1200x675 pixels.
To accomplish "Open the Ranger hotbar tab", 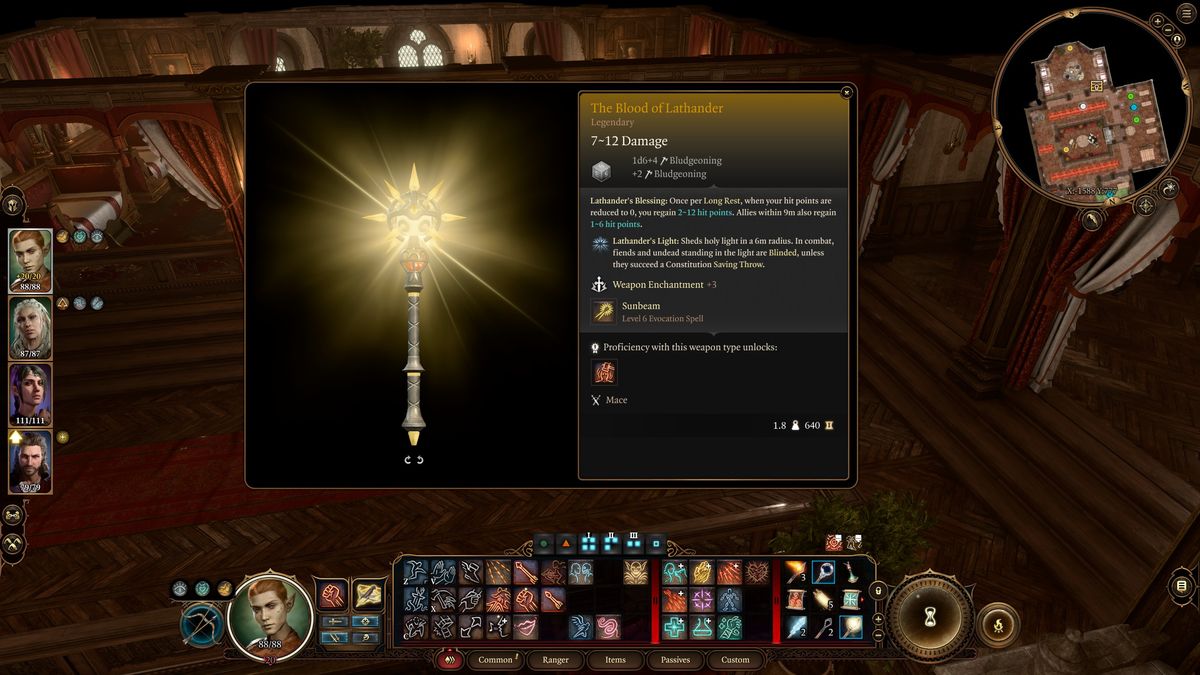I will [x=555, y=660].
